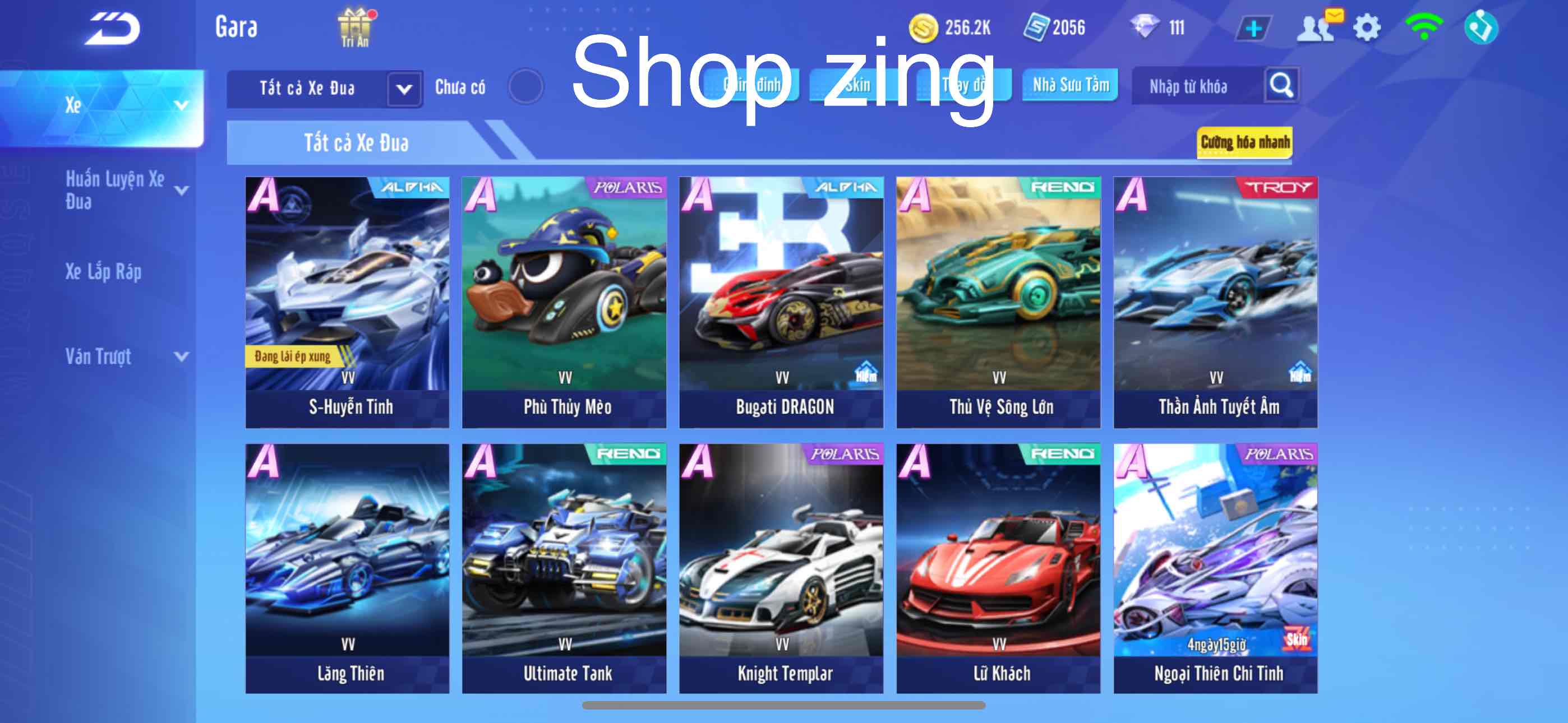Open the Tri Ân gift box event

tap(355, 27)
